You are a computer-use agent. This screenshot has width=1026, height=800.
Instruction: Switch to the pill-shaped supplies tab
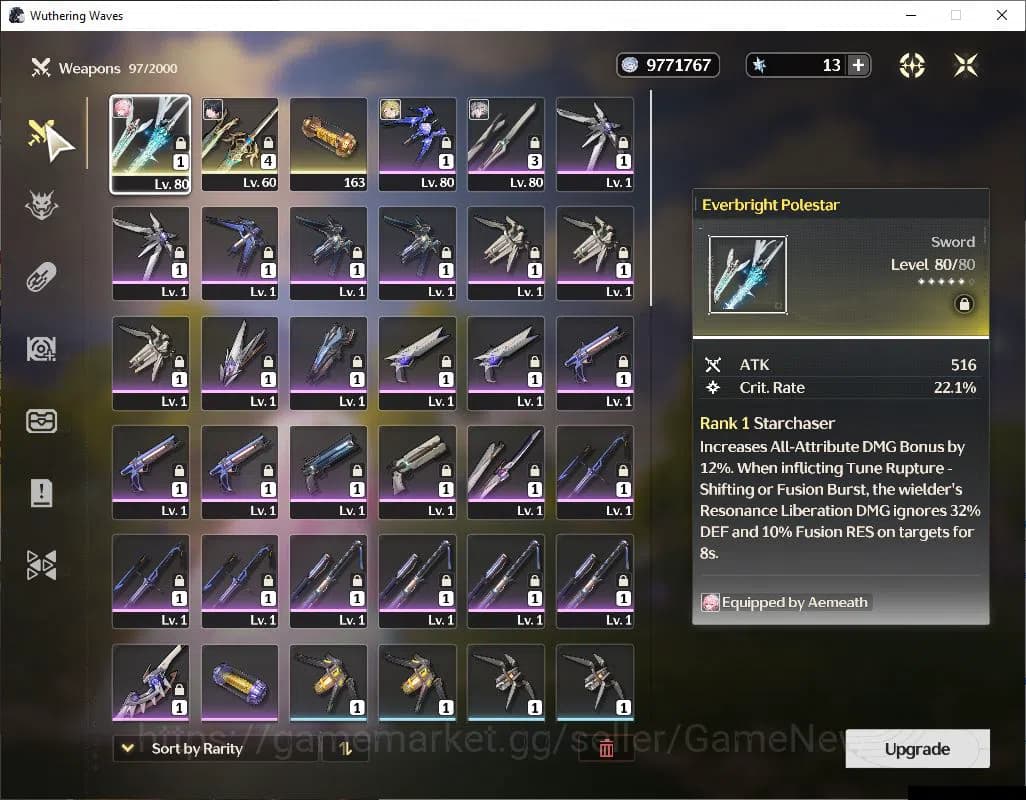[41, 277]
